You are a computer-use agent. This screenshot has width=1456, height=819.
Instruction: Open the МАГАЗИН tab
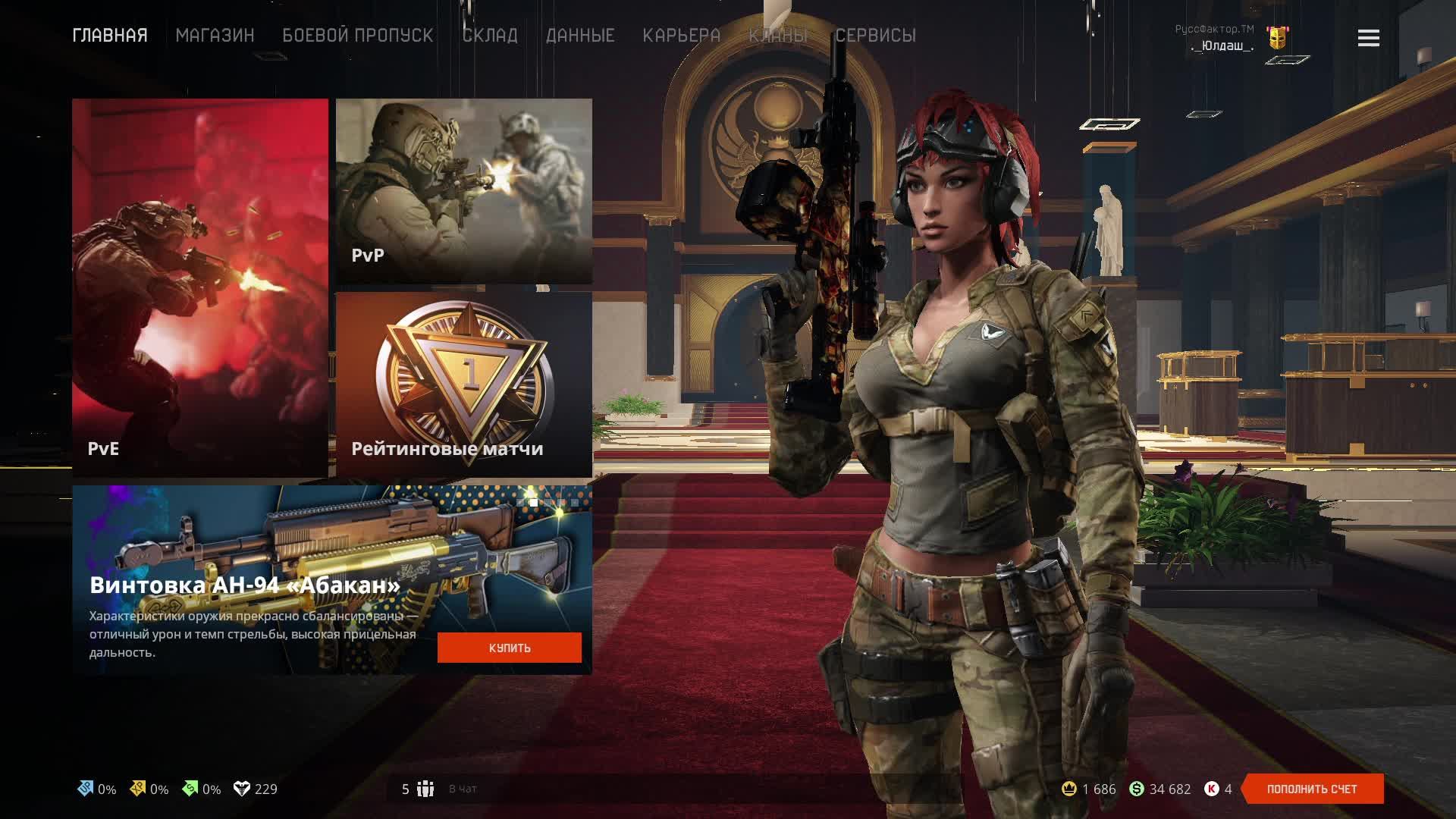[x=215, y=36]
